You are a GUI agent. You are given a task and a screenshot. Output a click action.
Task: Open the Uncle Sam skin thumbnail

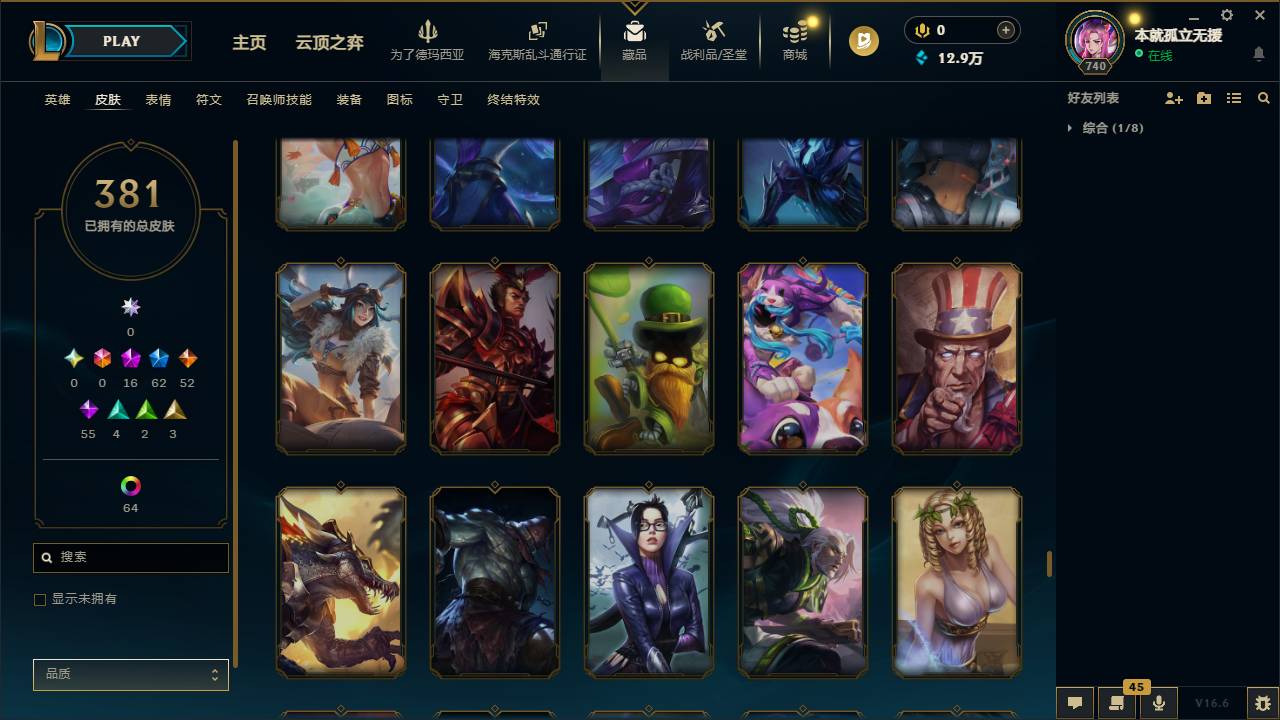pos(956,358)
